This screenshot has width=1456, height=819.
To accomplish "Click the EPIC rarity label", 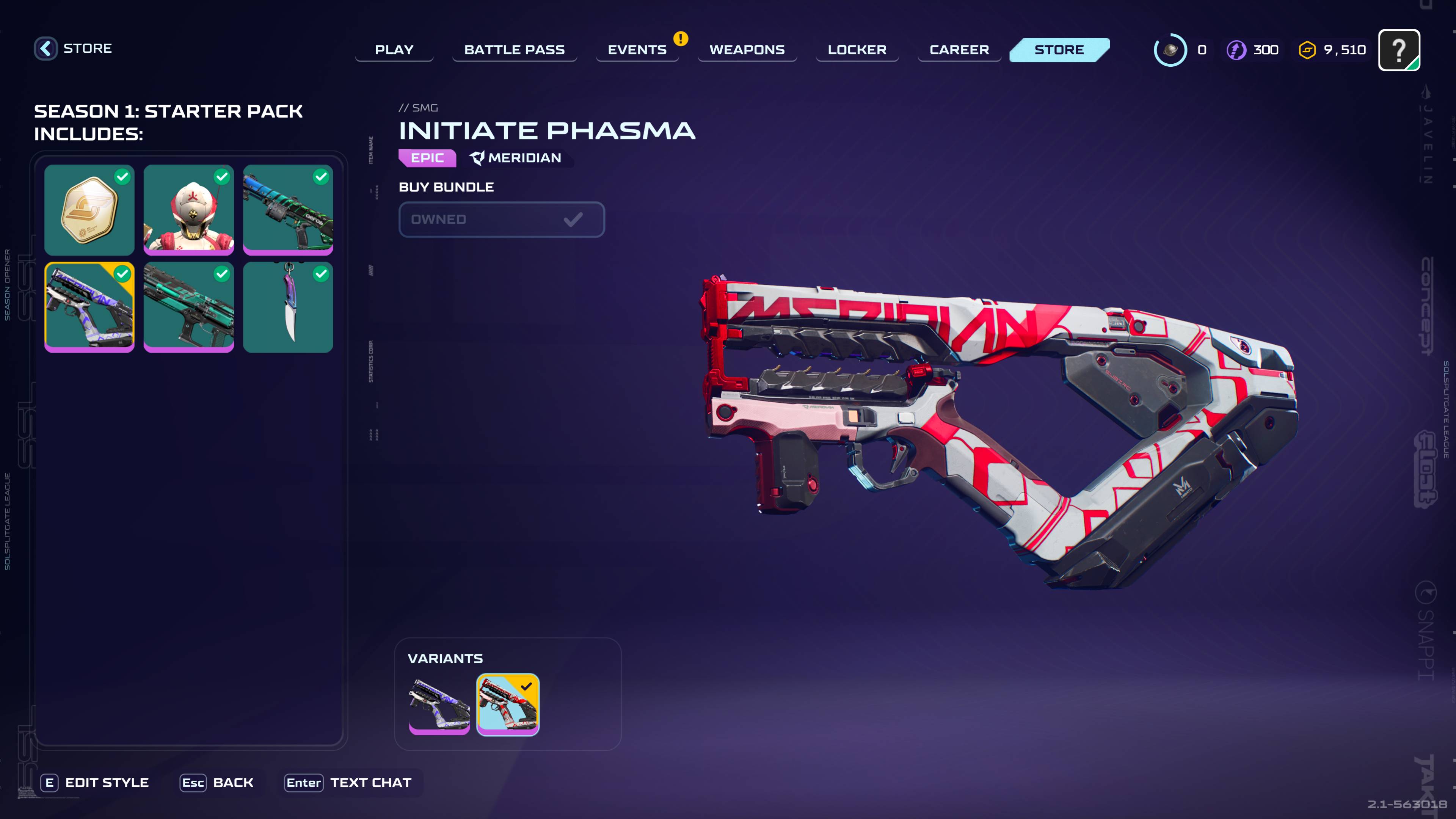I will tap(427, 158).
